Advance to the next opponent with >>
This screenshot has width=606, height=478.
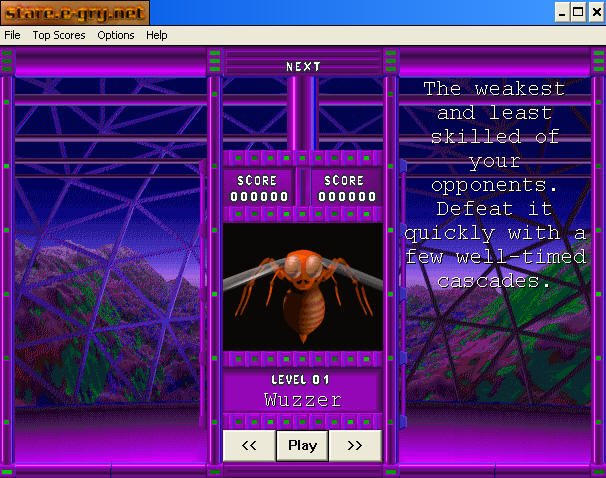pos(355,446)
